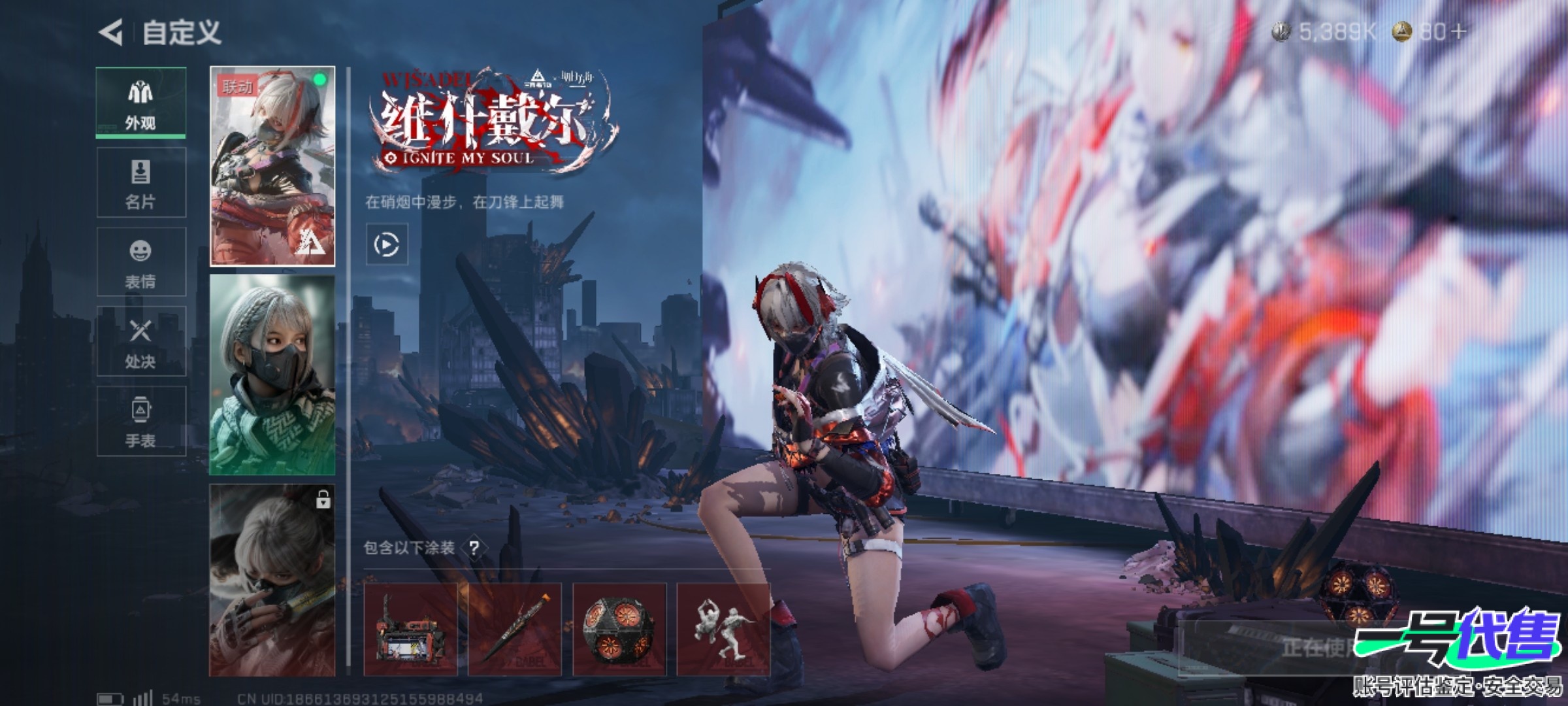Select the 表情 emote tab
The width and height of the screenshot is (1568, 706).
(x=141, y=262)
